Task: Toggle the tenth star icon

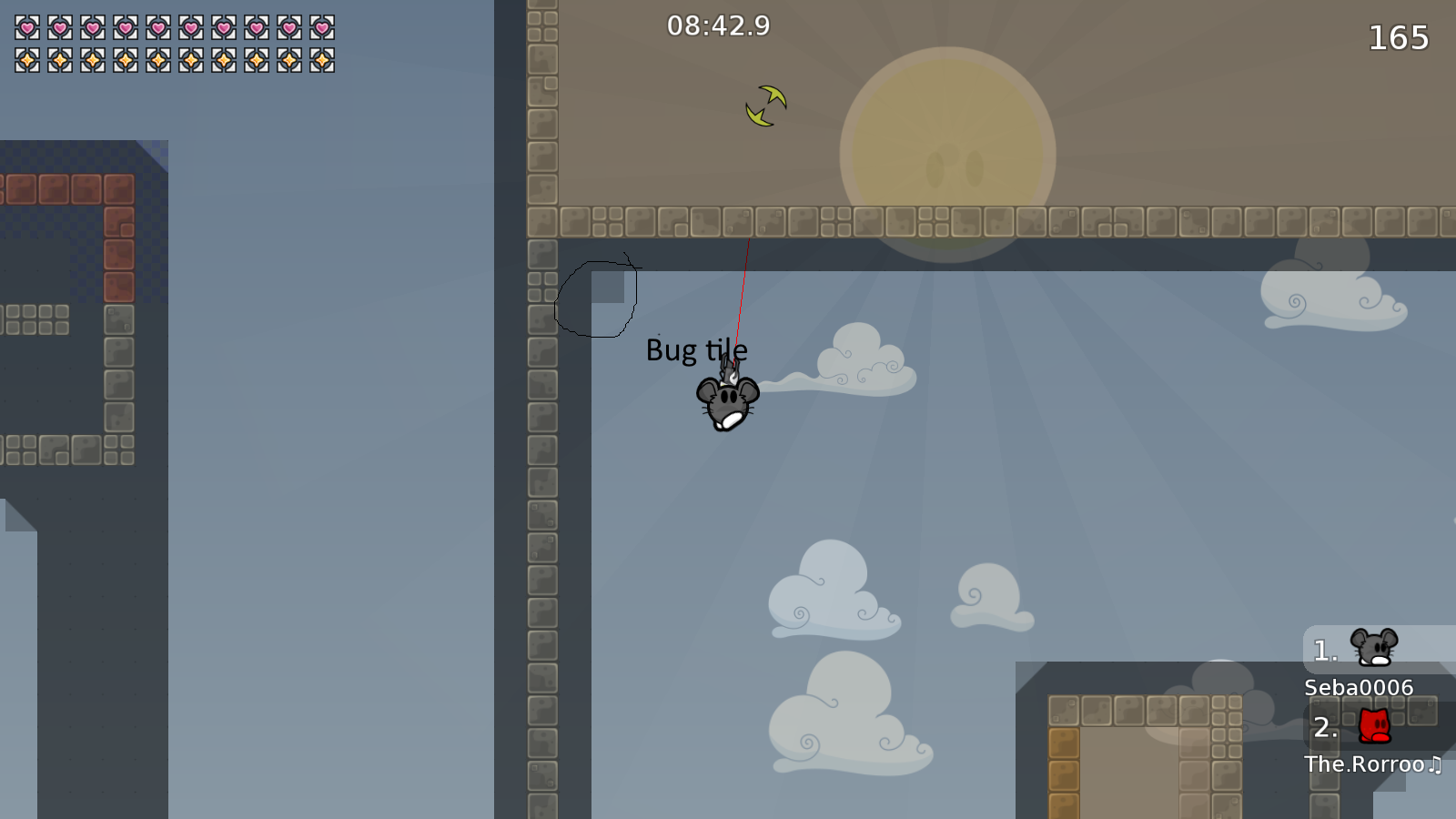Action: click(321, 60)
